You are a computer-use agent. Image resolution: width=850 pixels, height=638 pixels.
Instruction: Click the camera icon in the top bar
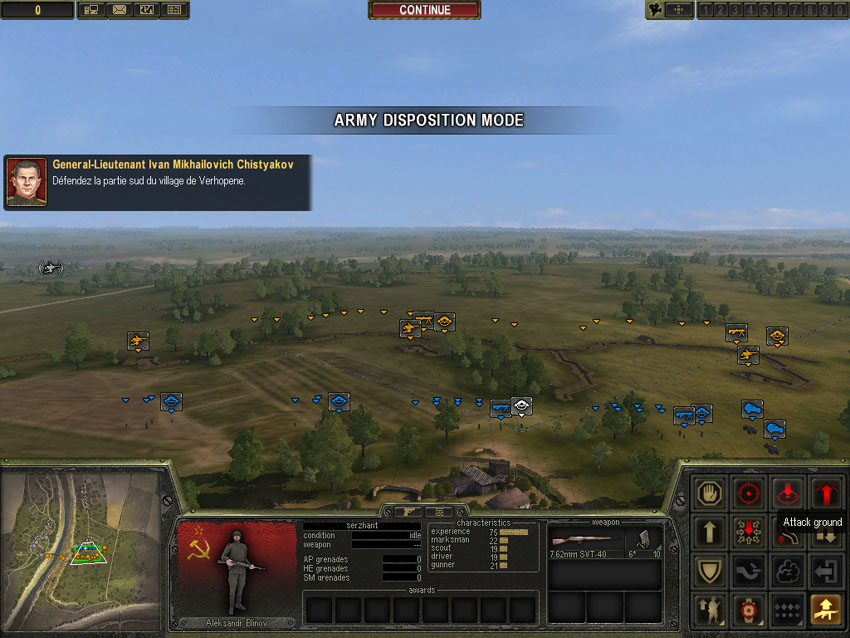pyautogui.click(x=656, y=10)
